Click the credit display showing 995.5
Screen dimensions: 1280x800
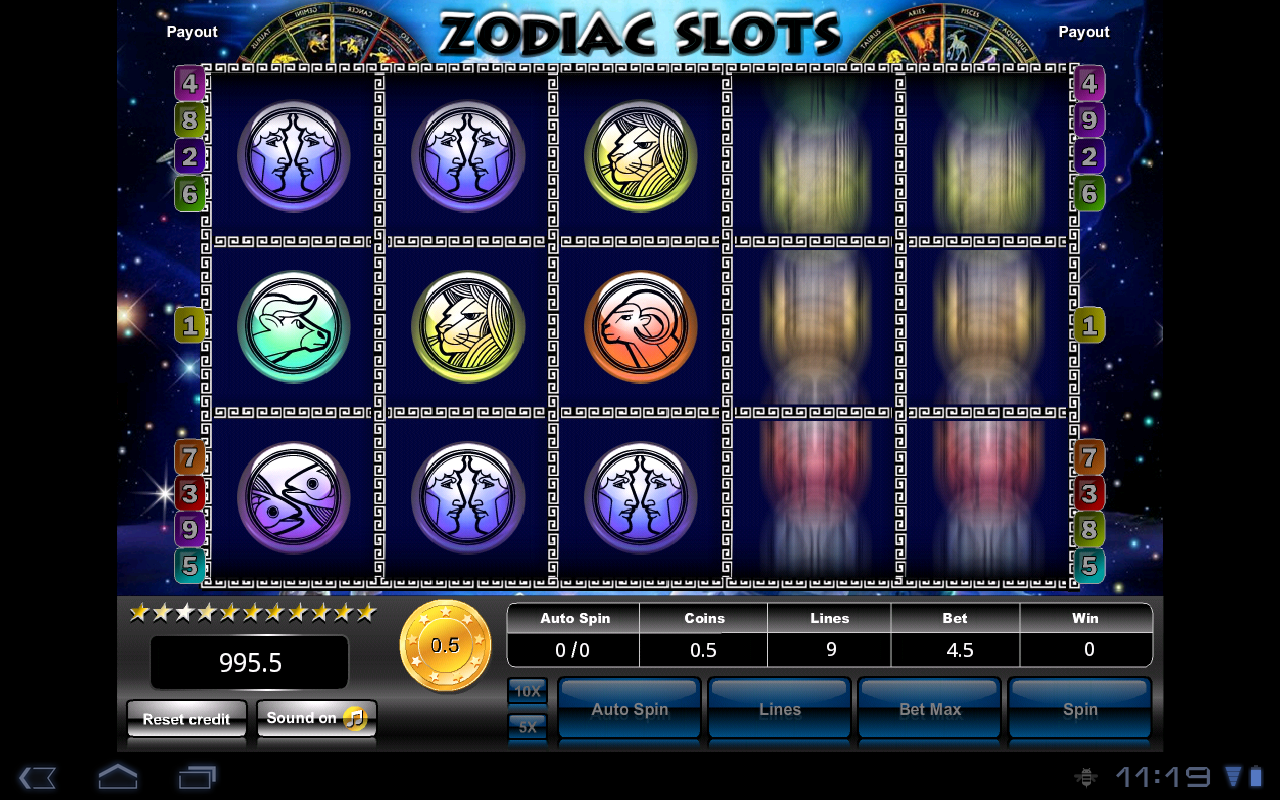pyautogui.click(x=248, y=662)
